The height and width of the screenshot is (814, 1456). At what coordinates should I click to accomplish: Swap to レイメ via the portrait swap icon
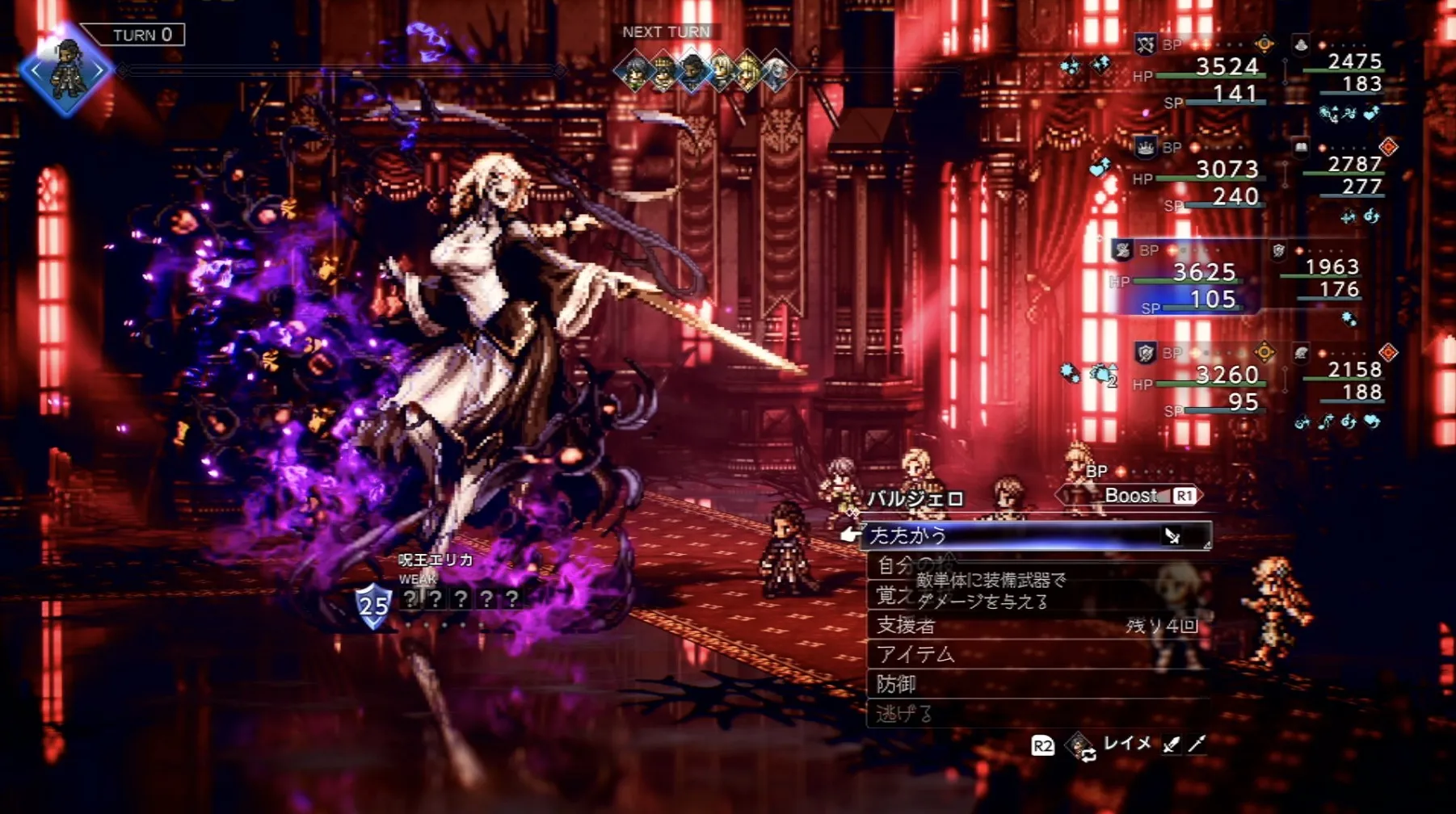(1080, 746)
